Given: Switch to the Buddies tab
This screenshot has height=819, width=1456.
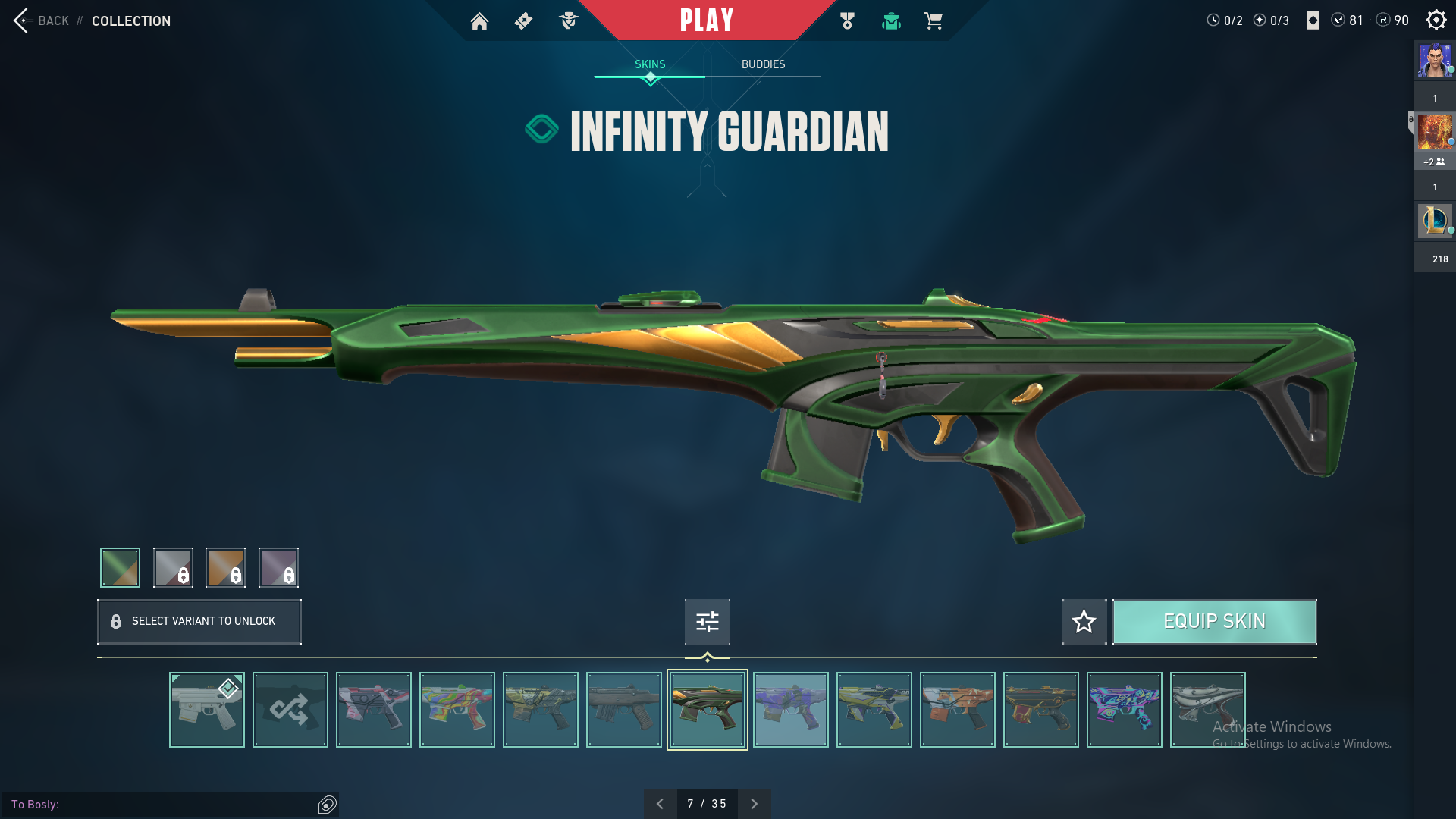Looking at the screenshot, I should click(763, 64).
